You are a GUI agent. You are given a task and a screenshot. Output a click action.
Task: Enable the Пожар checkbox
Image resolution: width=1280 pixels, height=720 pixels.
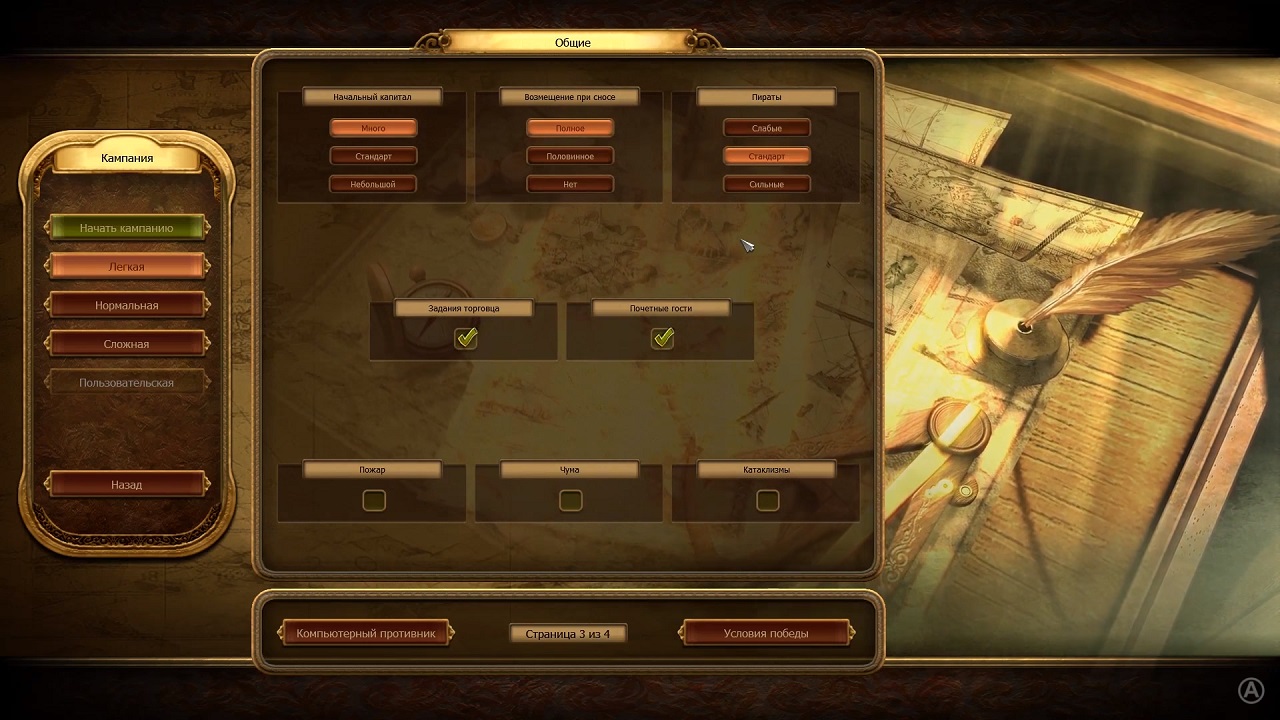pyautogui.click(x=374, y=500)
